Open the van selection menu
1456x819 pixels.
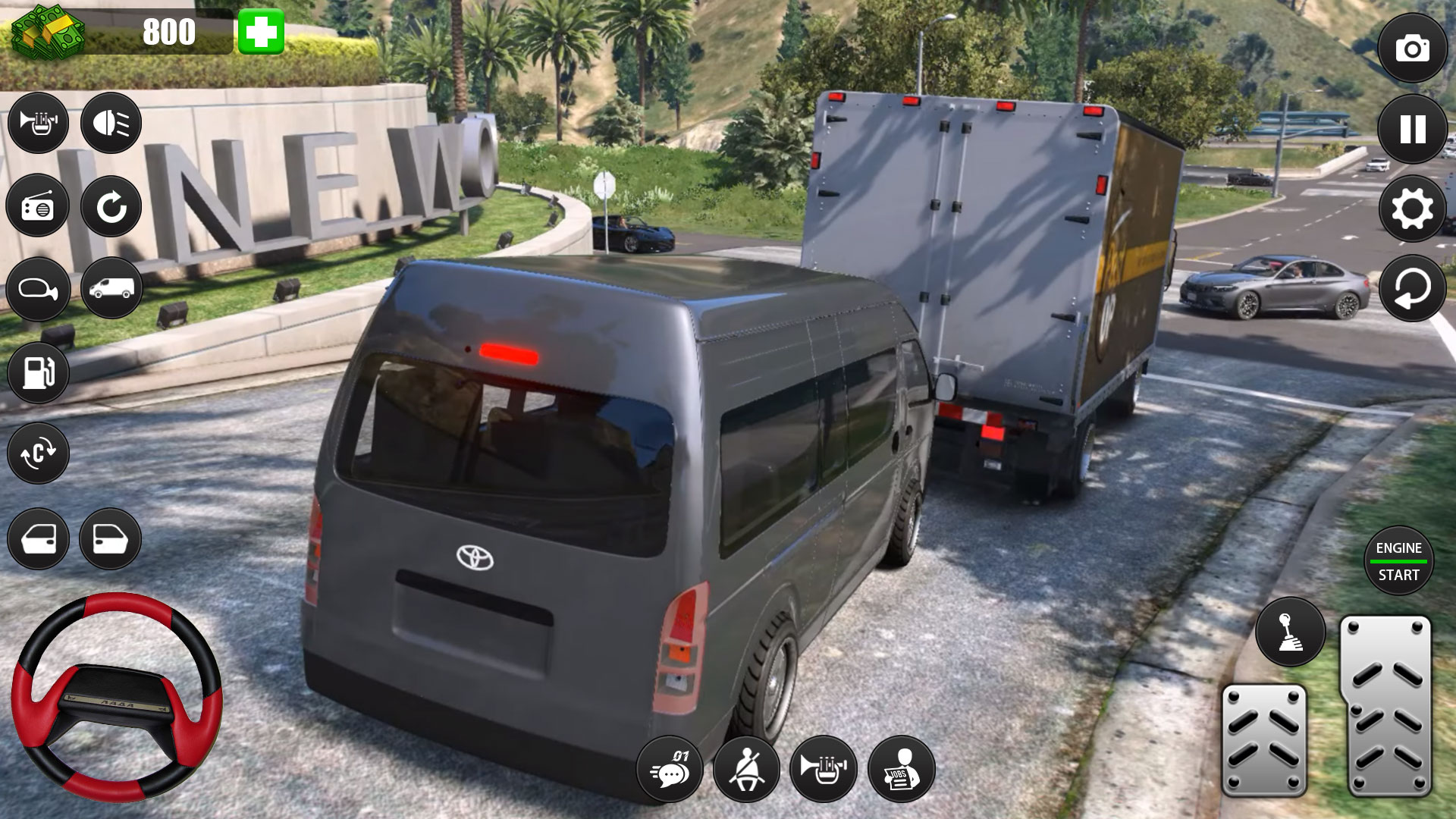tap(112, 290)
